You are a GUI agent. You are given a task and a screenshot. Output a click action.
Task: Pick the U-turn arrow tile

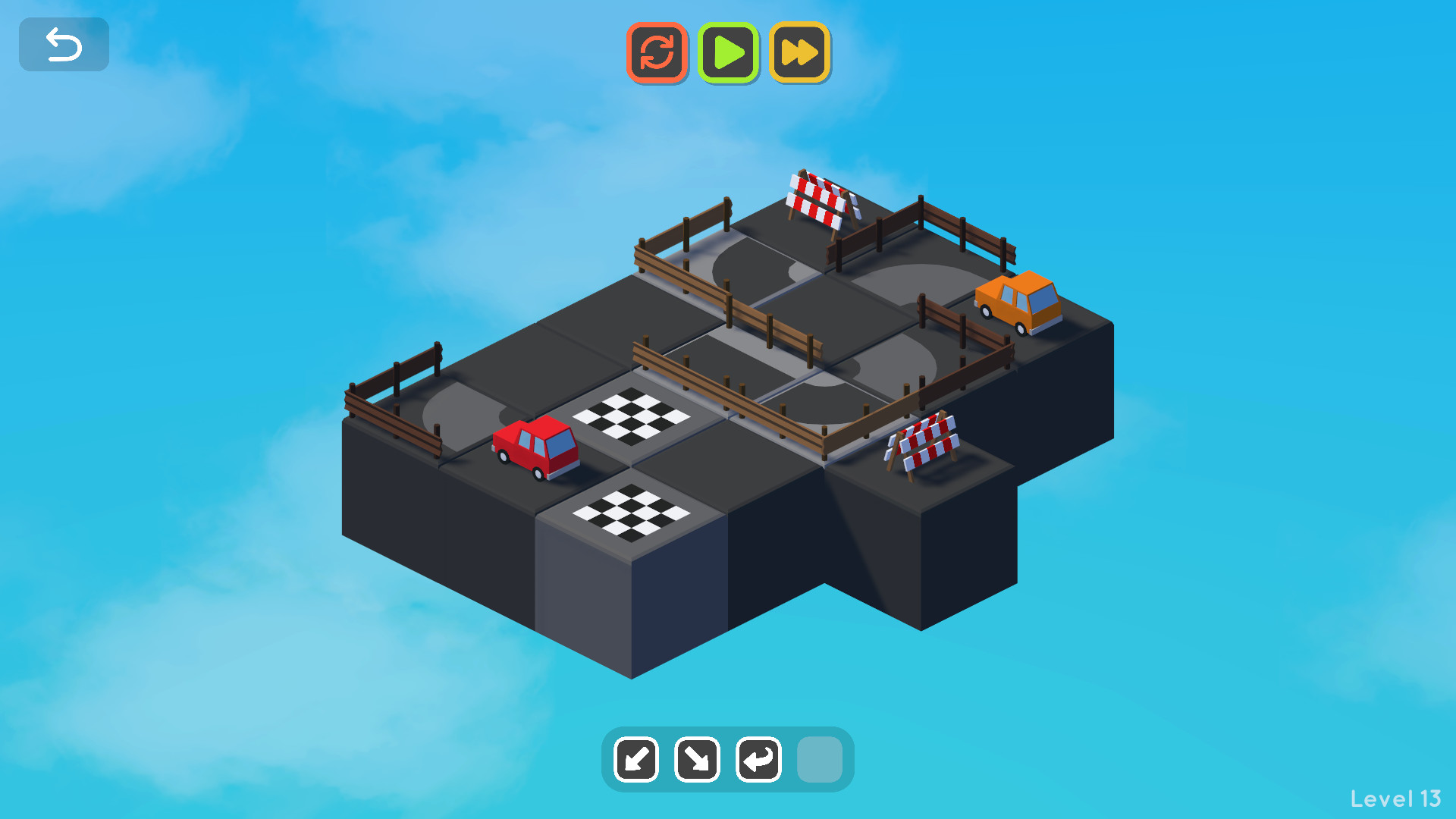(758, 759)
